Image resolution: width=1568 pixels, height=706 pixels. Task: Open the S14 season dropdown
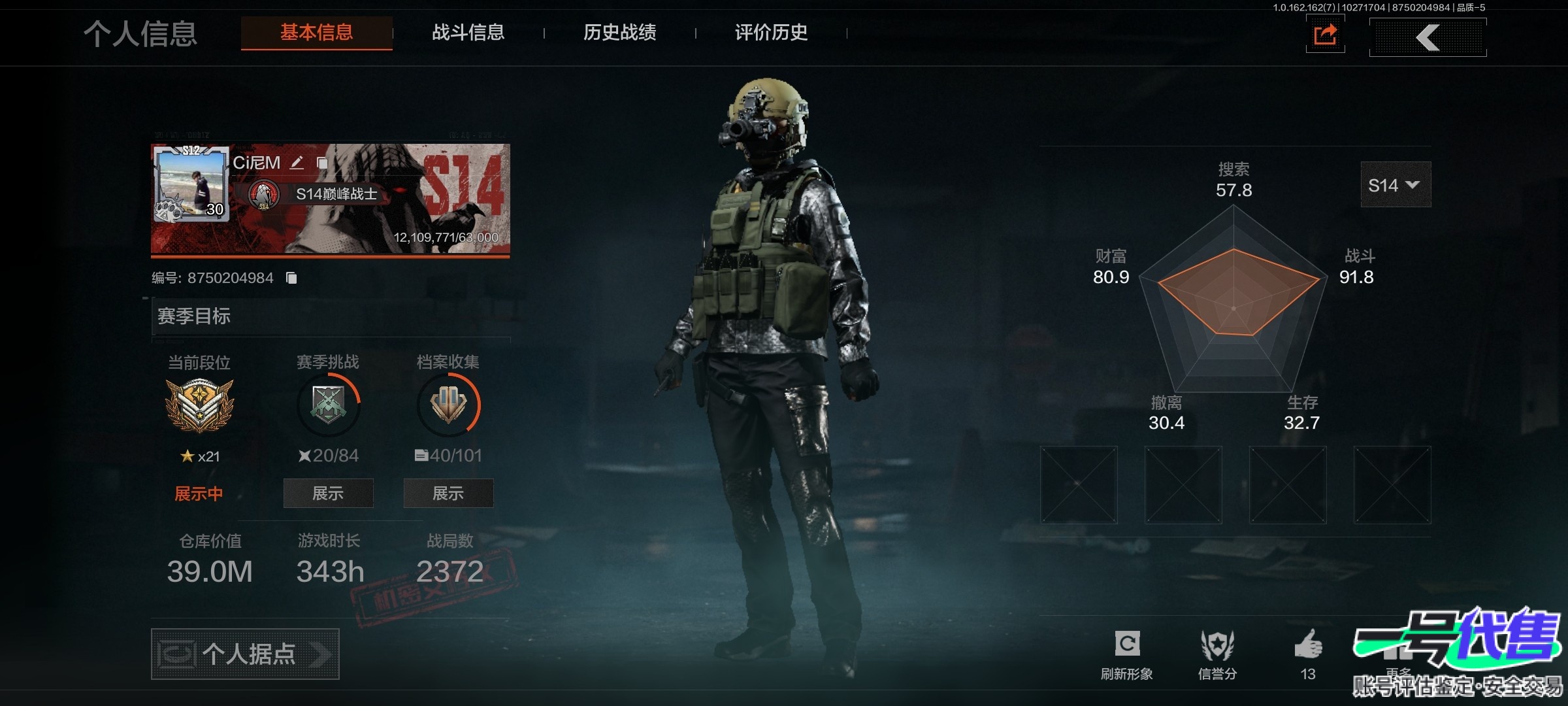point(1395,185)
